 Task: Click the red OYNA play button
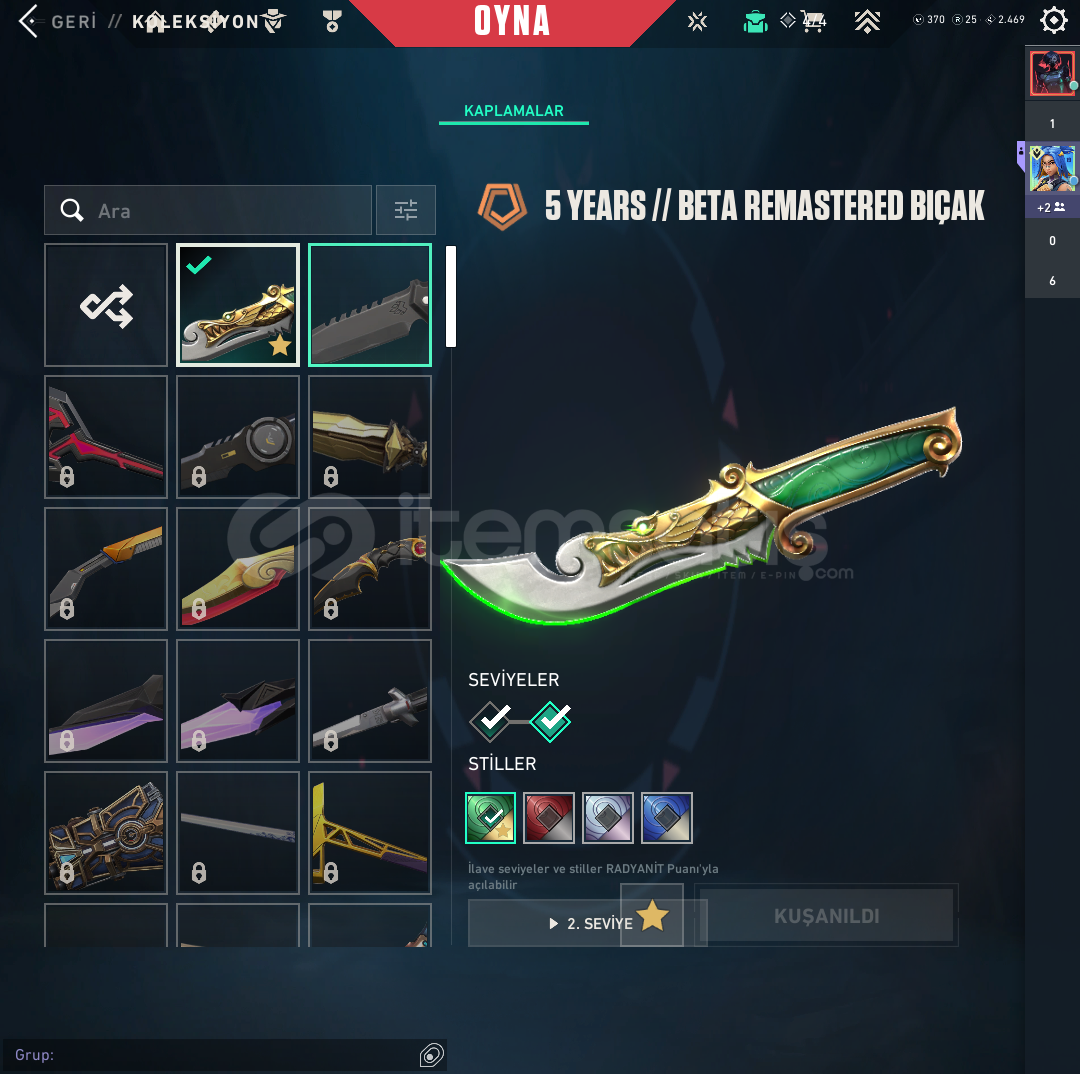512,21
